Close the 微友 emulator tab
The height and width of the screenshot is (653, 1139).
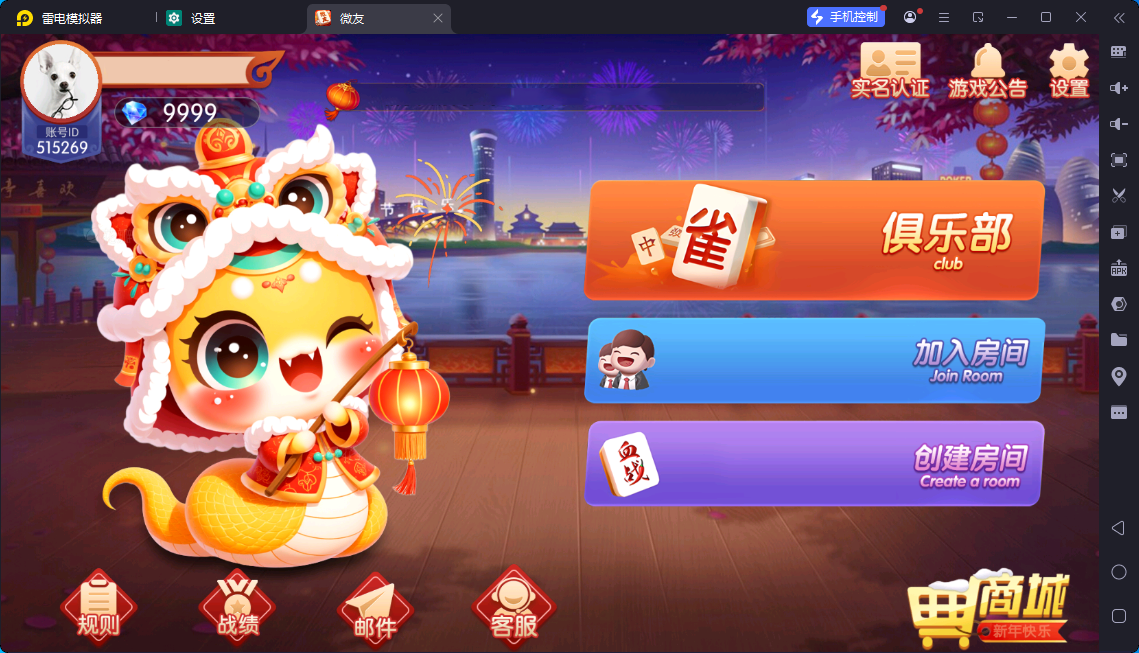(x=438, y=18)
